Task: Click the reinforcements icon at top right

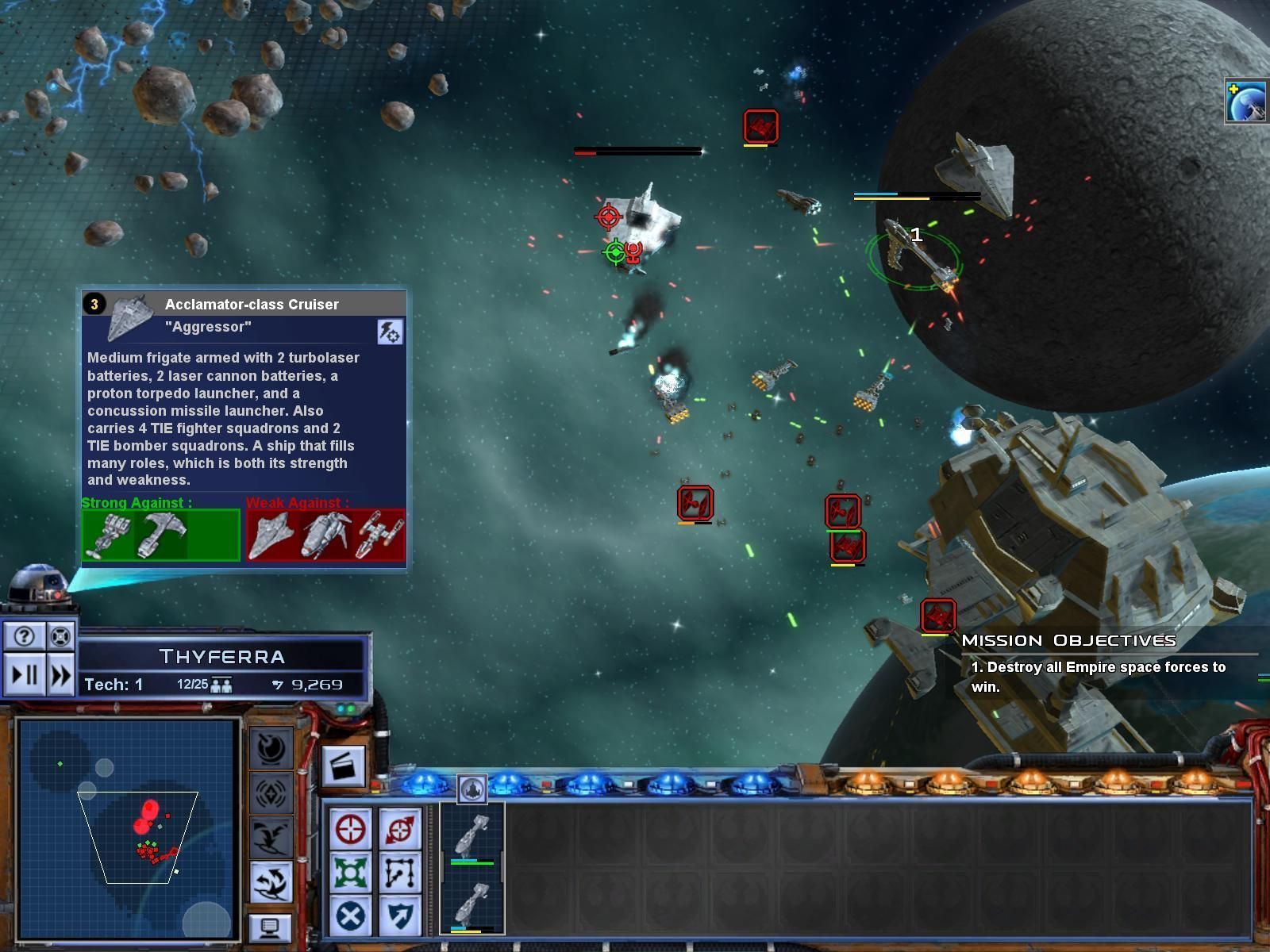Action: 1246,102
